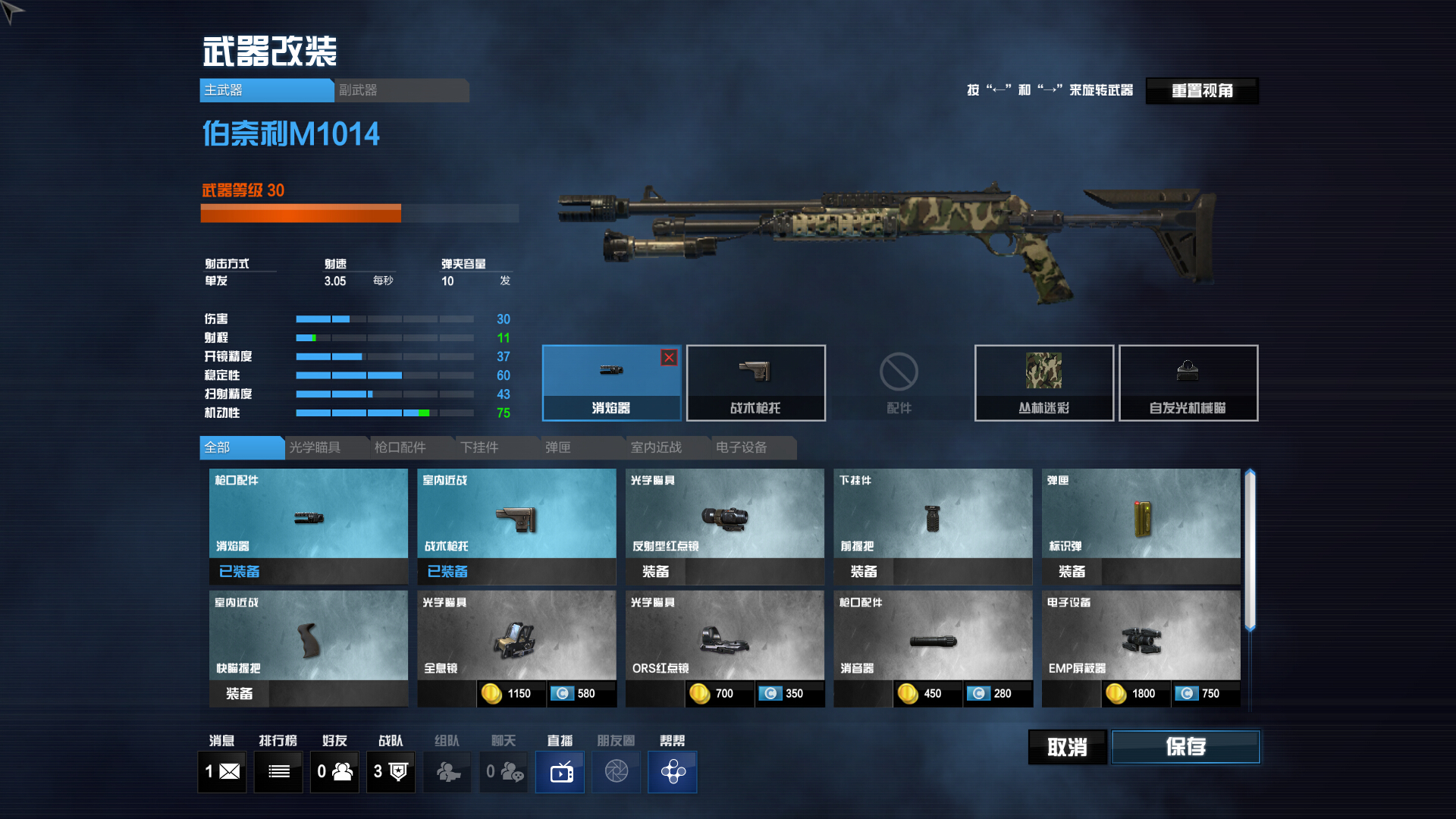Equip the 前握把 foregrip
The image size is (1456, 819).
864,572
